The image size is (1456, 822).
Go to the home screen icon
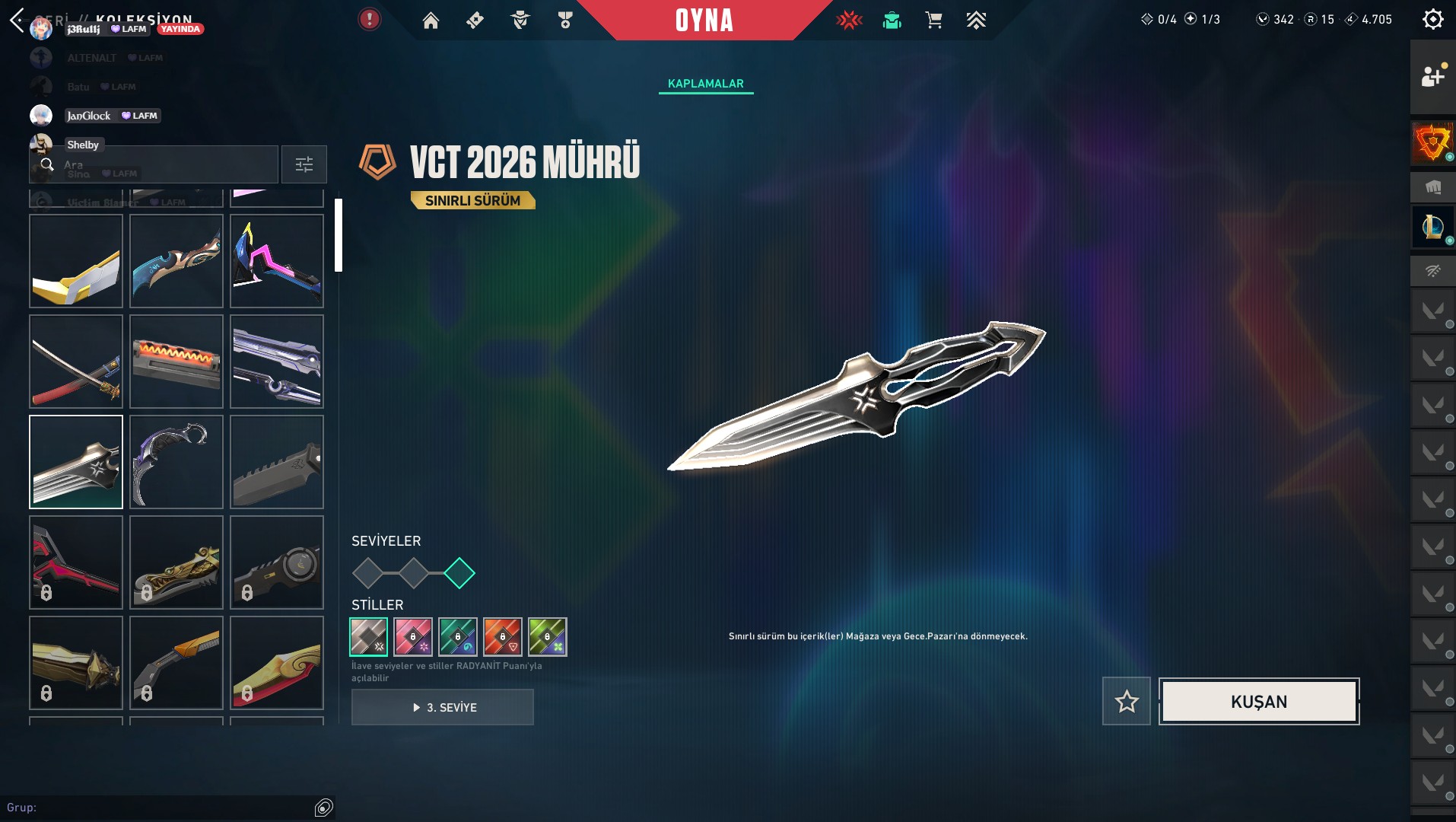[431, 21]
